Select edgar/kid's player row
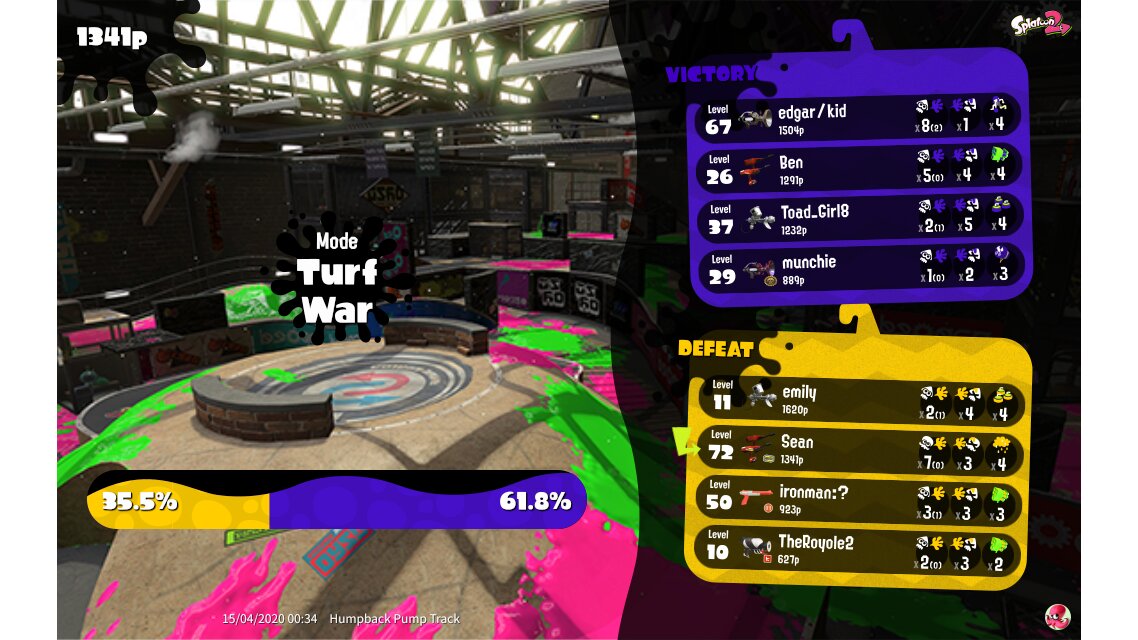 pyautogui.click(x=858, y=117)
